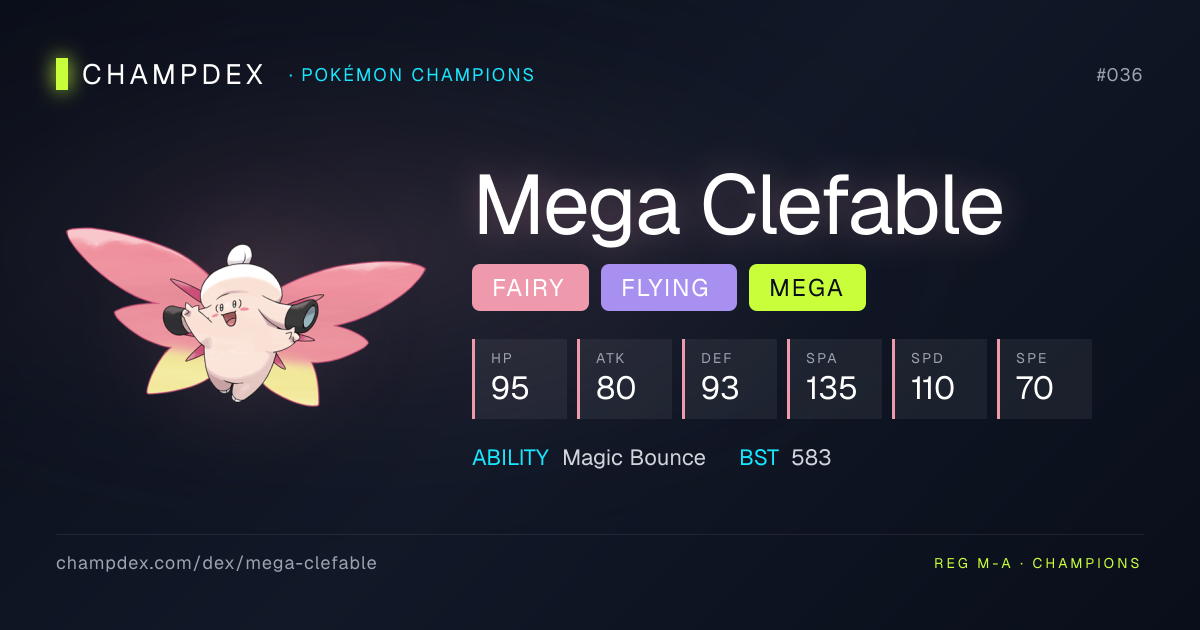This screenshot has width=1200, height=630.
Task: Click the ChampDex logo
Action: [x=160, y=75]
